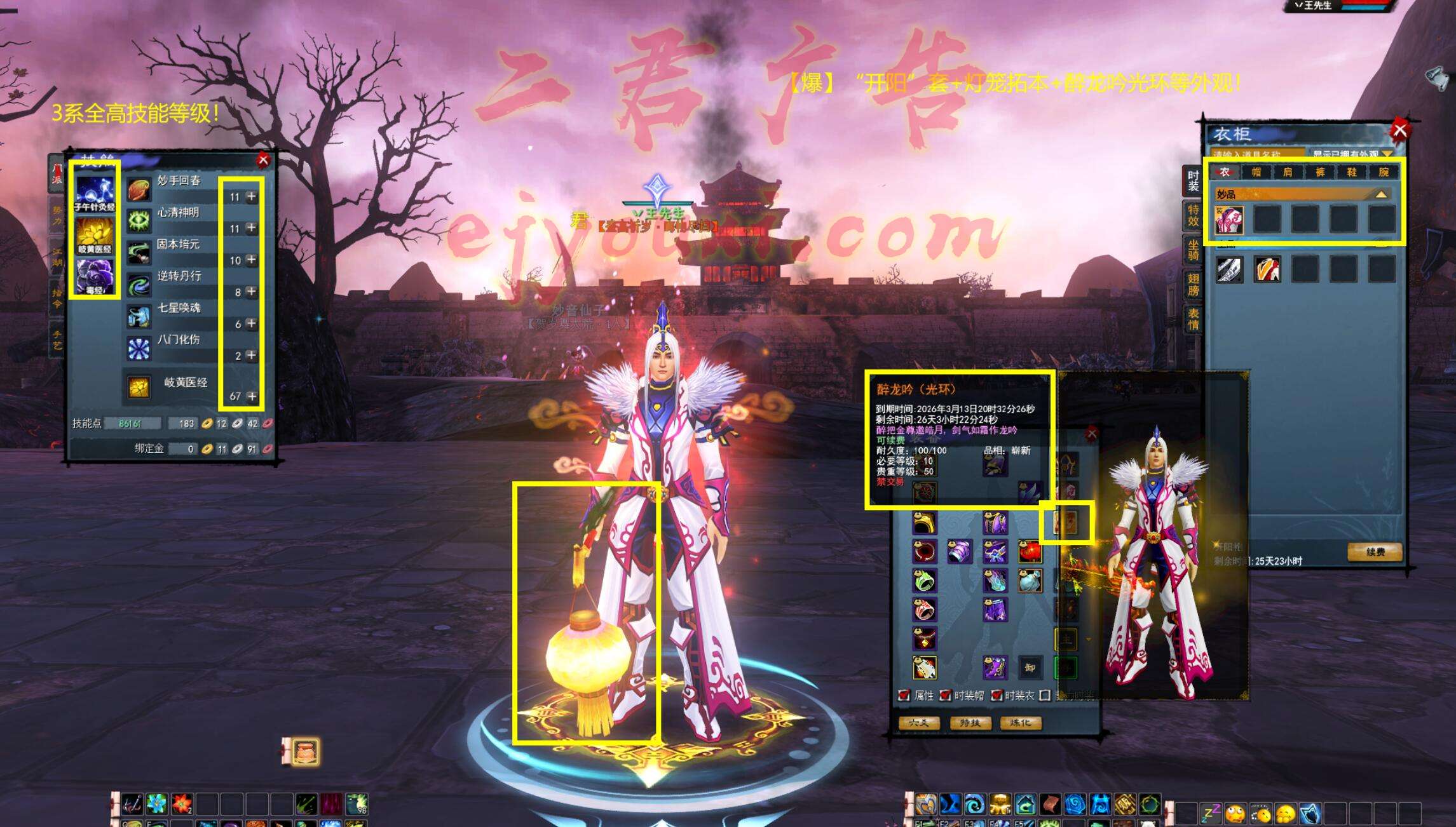Viewport: 1456px width, 827px height.
Task: Select the red and yellow outfit thumbnail
Action: (x=1267, y=269)
